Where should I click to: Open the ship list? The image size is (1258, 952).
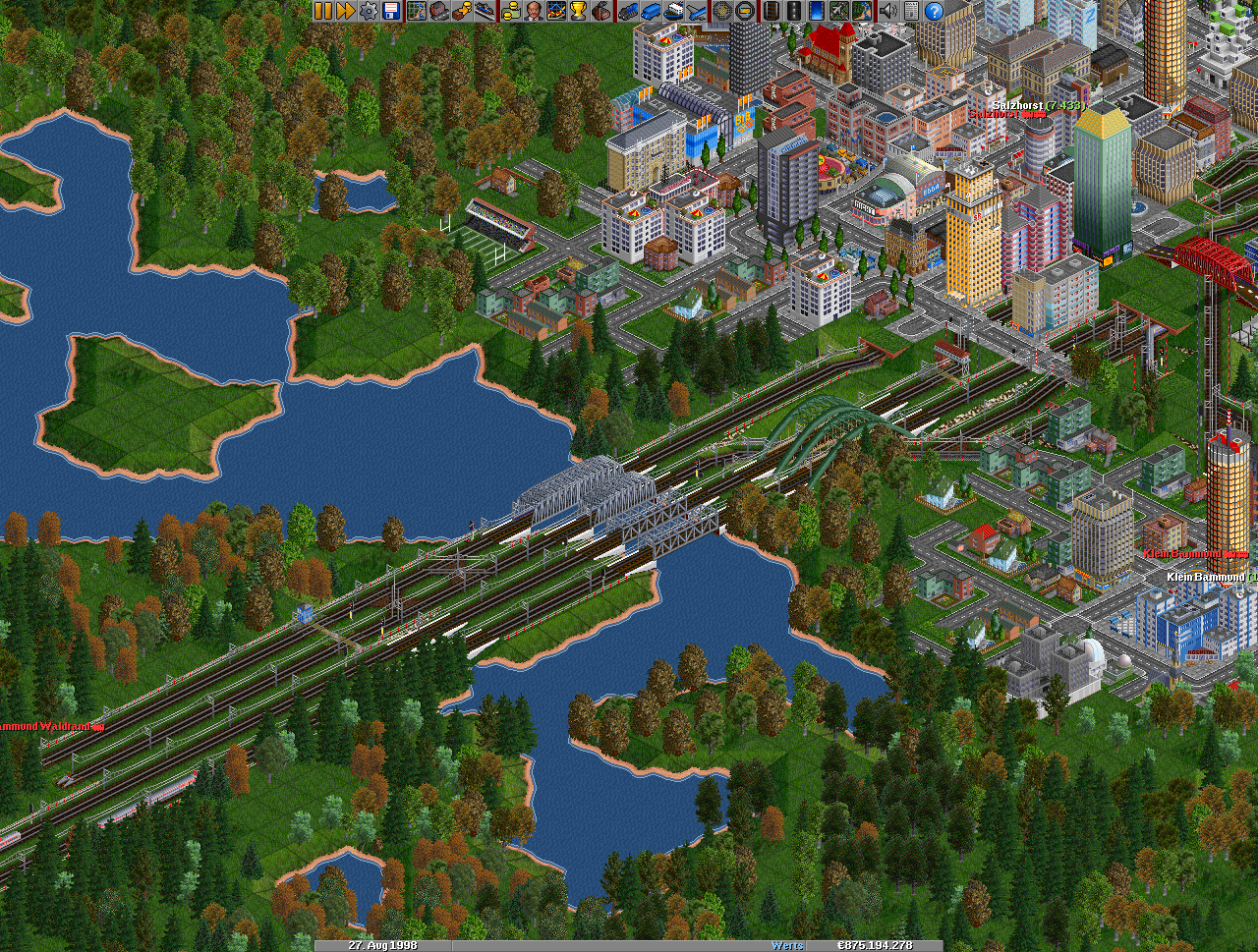pos(673,11)
